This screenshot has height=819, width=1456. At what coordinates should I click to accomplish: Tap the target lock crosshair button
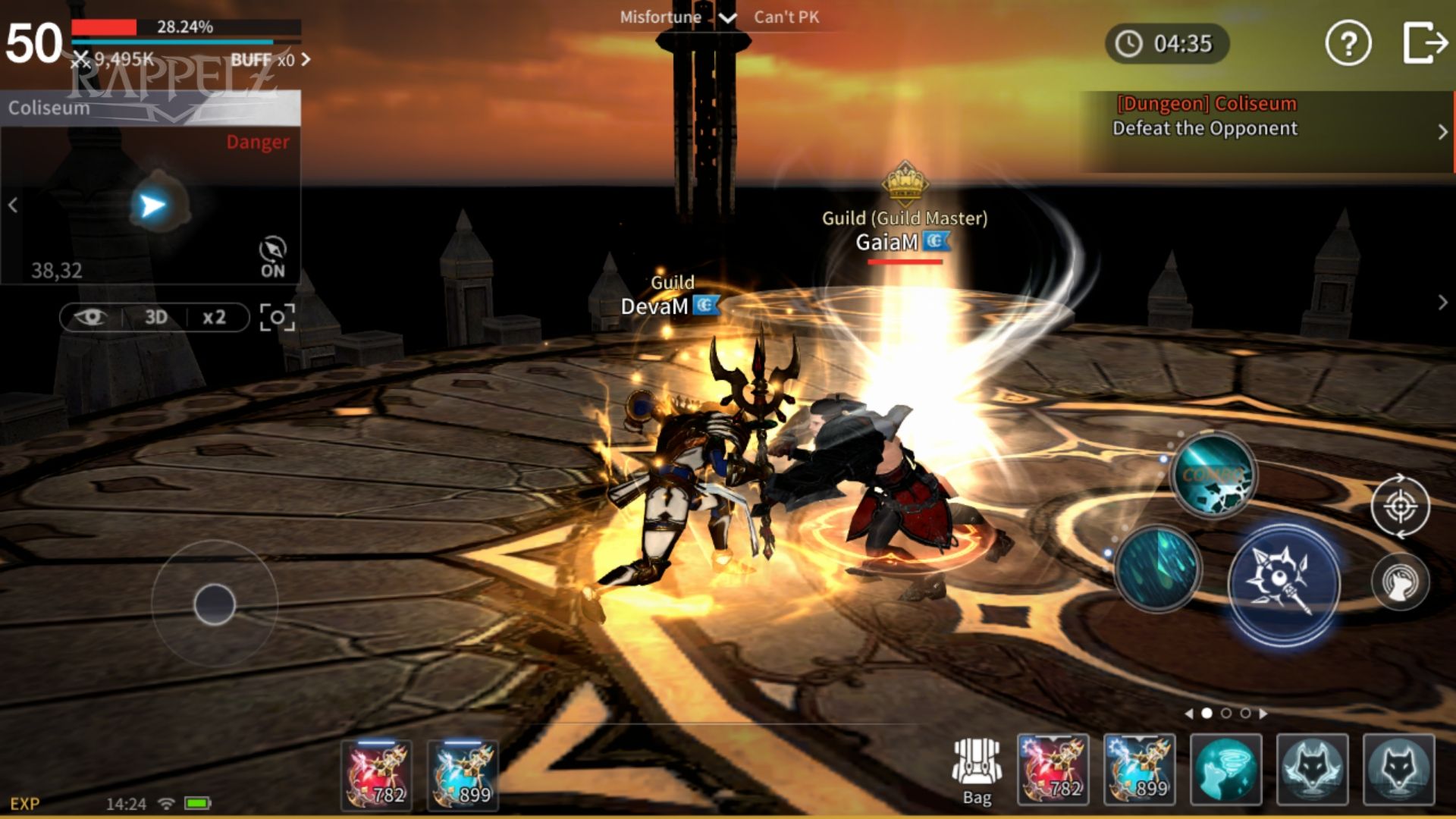(x=1400, y=506)
